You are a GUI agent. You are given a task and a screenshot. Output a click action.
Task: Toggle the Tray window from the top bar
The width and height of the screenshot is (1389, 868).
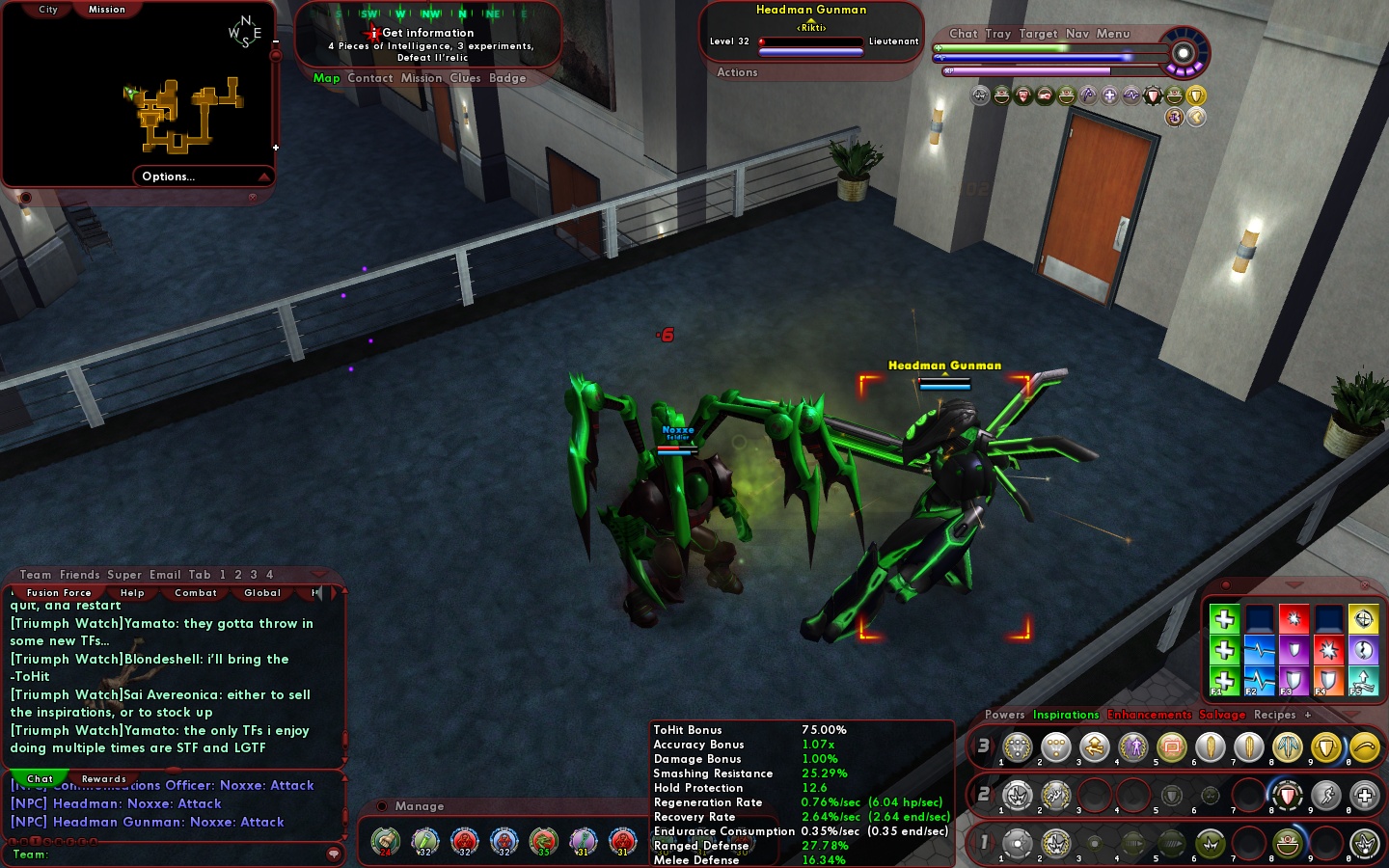pyautogui.click(x=998, y=34)
